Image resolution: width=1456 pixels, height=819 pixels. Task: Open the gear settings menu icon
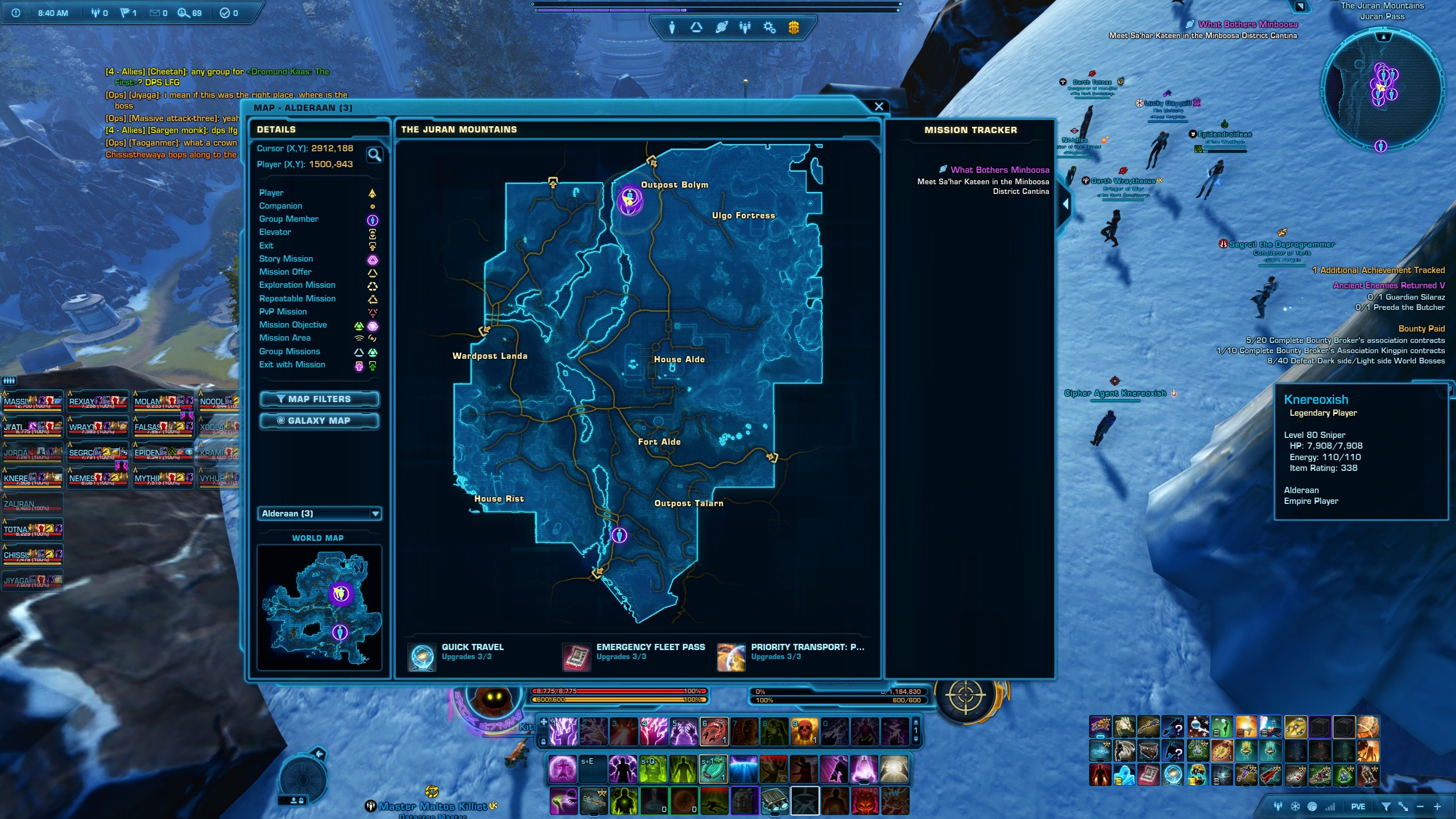coord(769,27)
